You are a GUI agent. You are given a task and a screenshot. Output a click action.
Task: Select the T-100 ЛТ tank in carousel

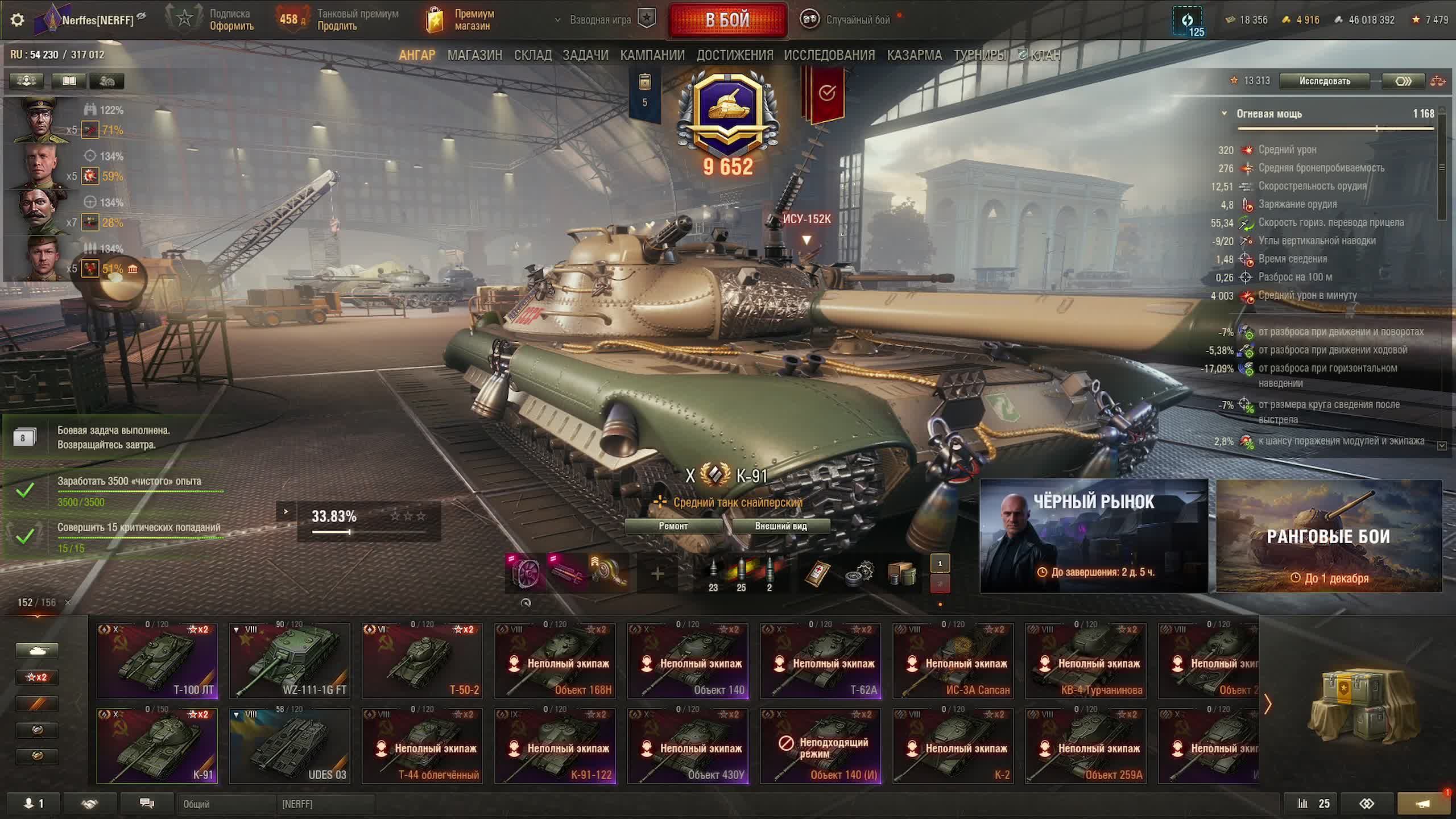tap(157, 661)
